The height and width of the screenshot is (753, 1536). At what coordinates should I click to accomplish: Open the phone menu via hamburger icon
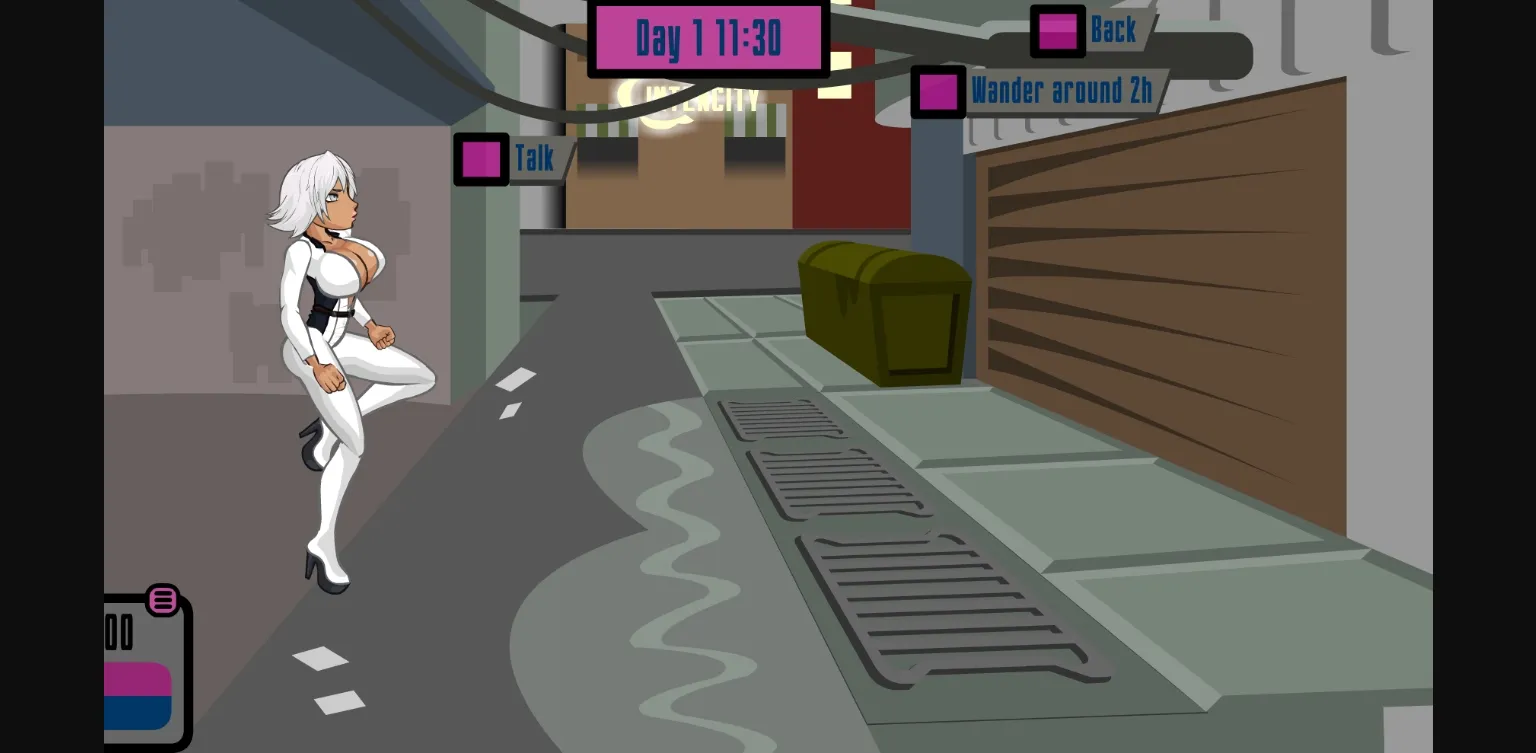[163, 601]
